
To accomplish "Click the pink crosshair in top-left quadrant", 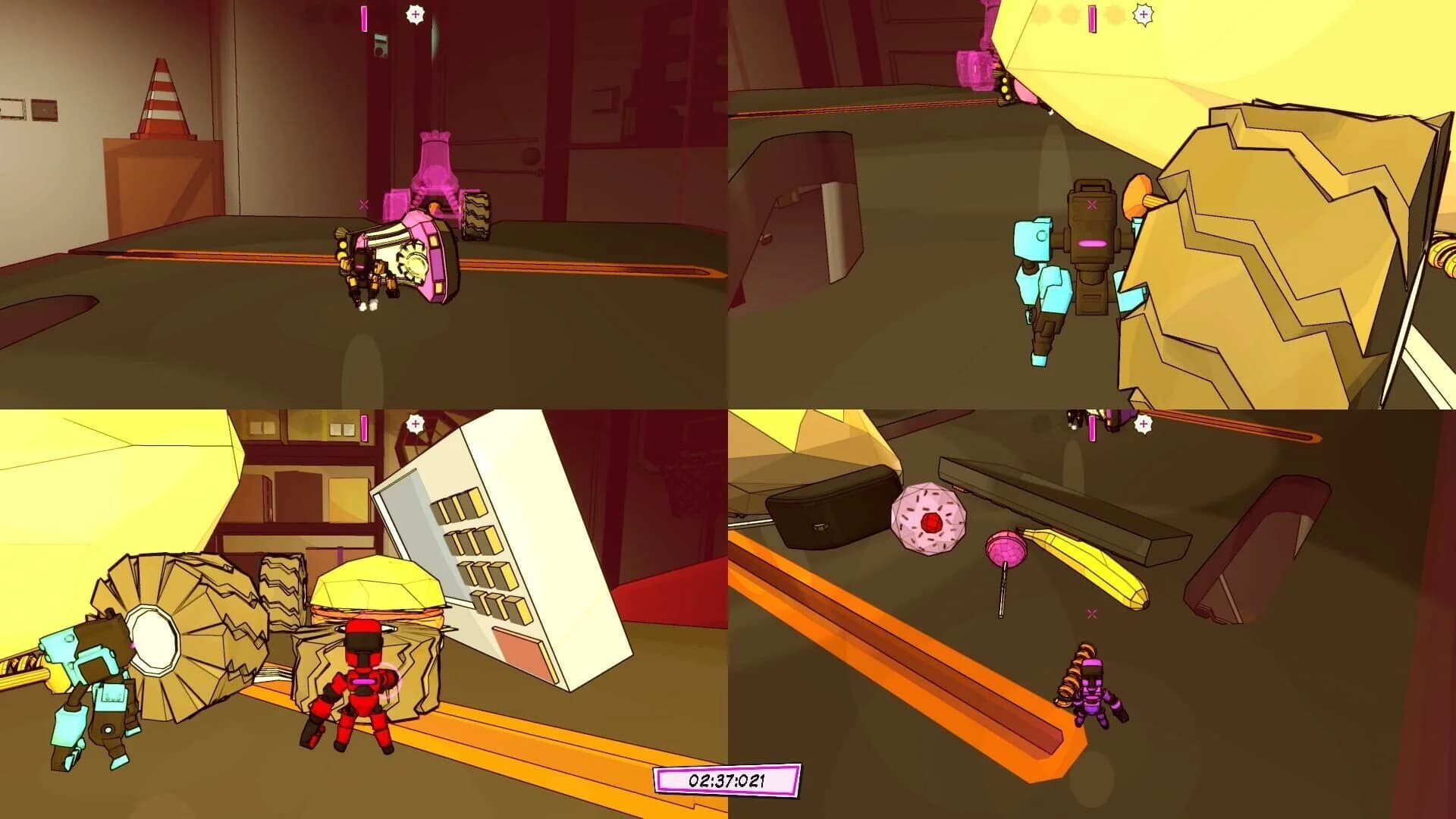I will 363,203.
